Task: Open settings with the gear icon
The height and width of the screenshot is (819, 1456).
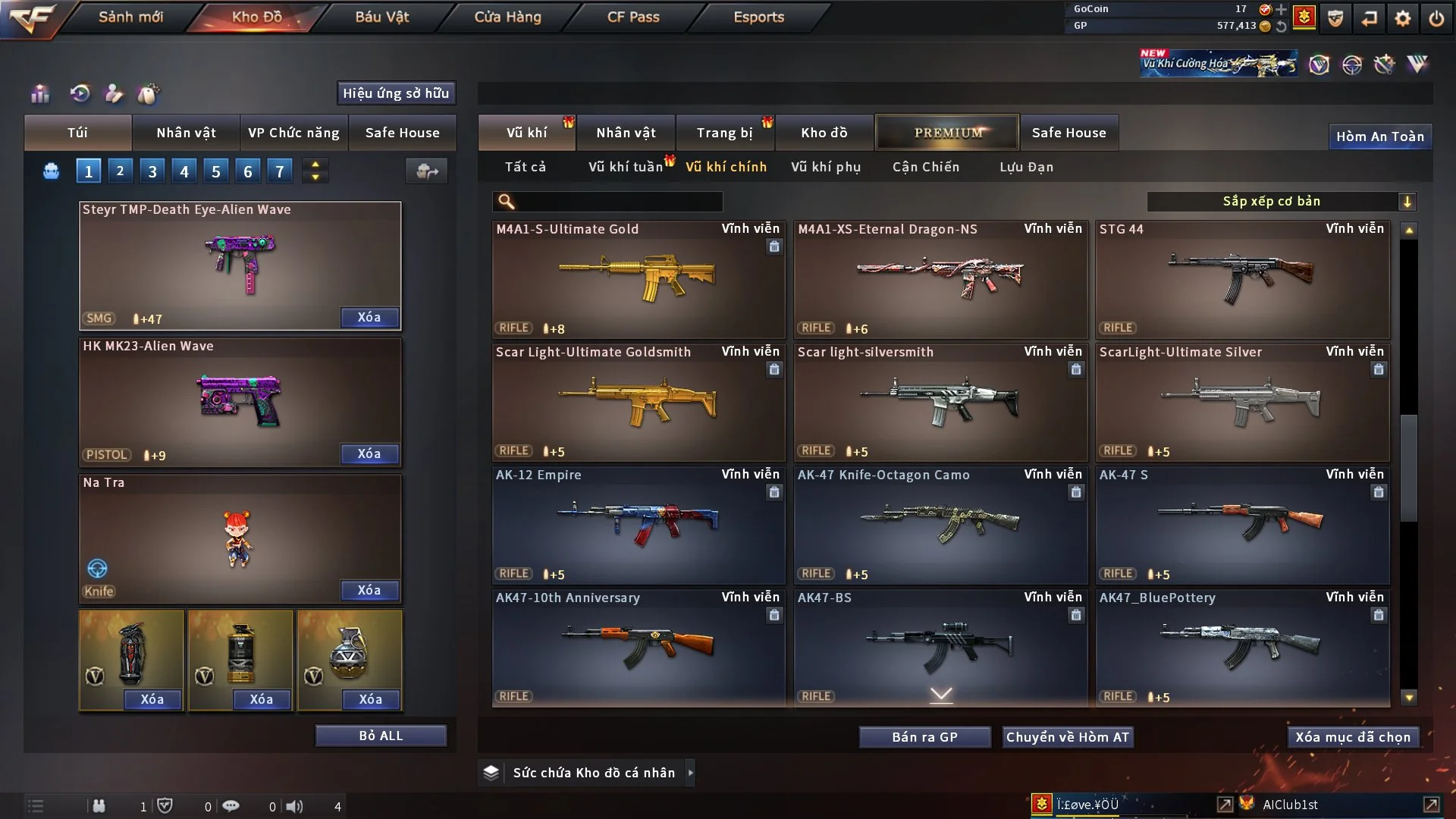Action: (x=1402, y=17)
